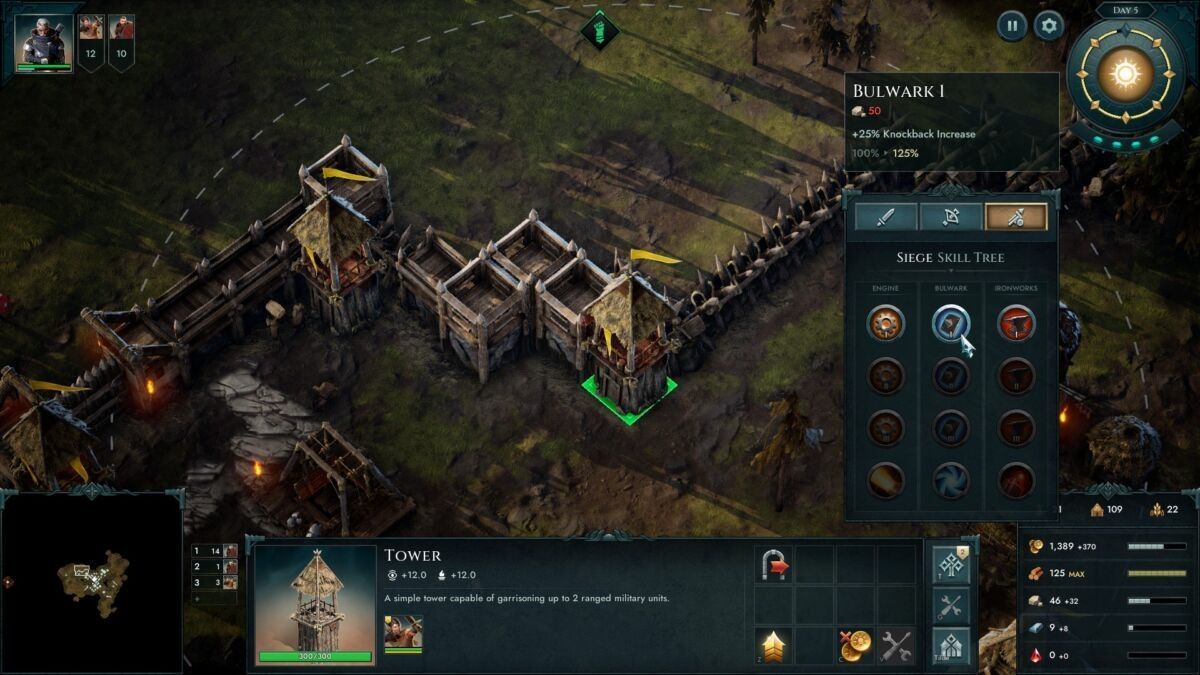Pause the game with the pause button
Viewport: 1200px width, 675px height.
point(1011,26)
